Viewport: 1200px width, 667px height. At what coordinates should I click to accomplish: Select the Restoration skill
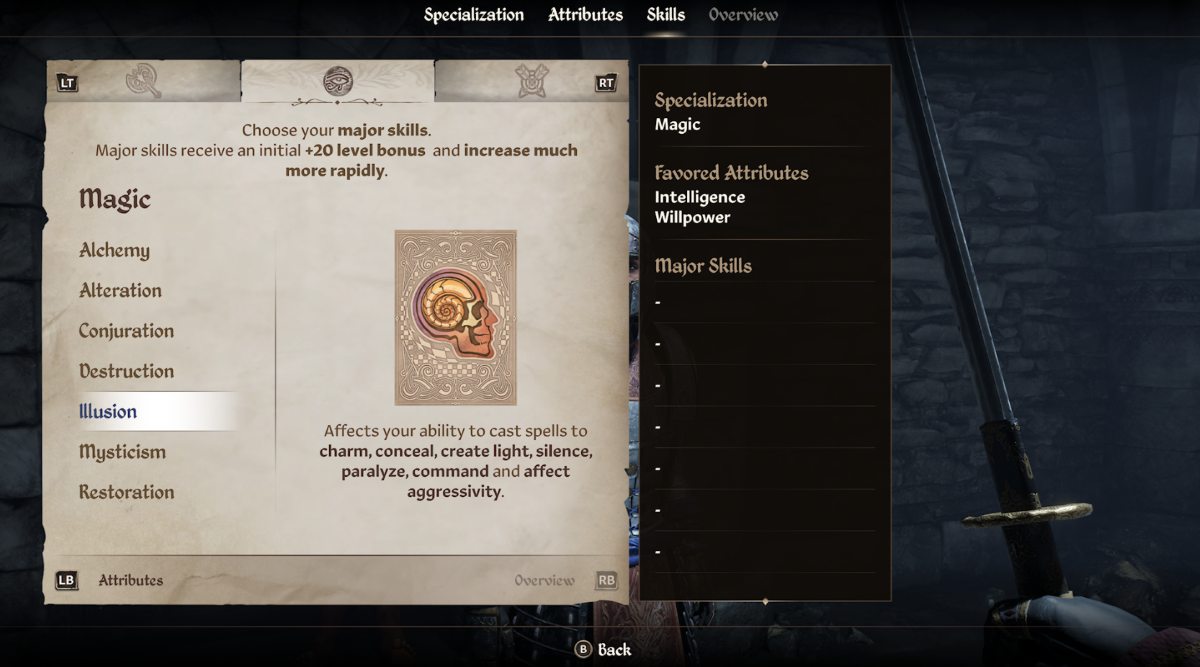(126, 492)
